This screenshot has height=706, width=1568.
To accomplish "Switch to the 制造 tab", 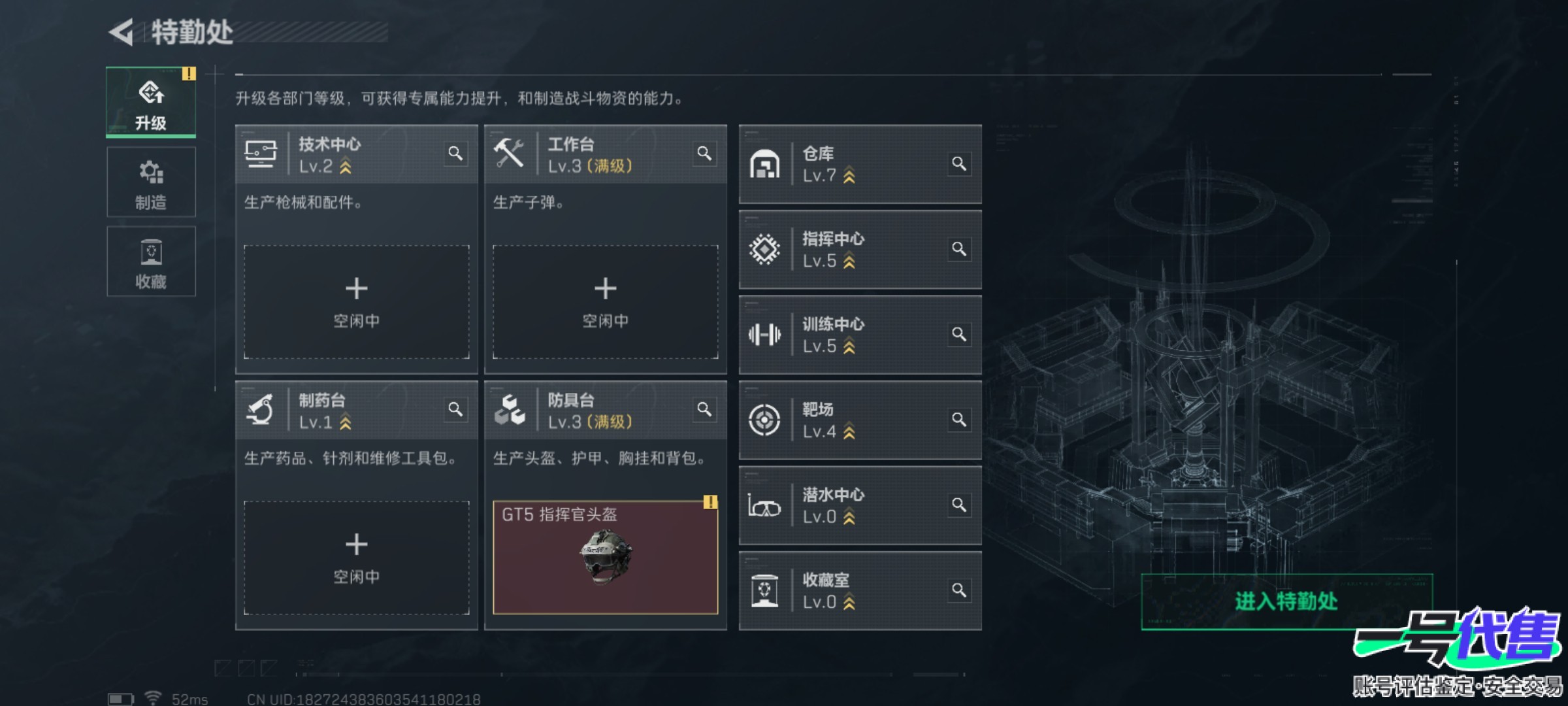I will click(x=151, y=182).
